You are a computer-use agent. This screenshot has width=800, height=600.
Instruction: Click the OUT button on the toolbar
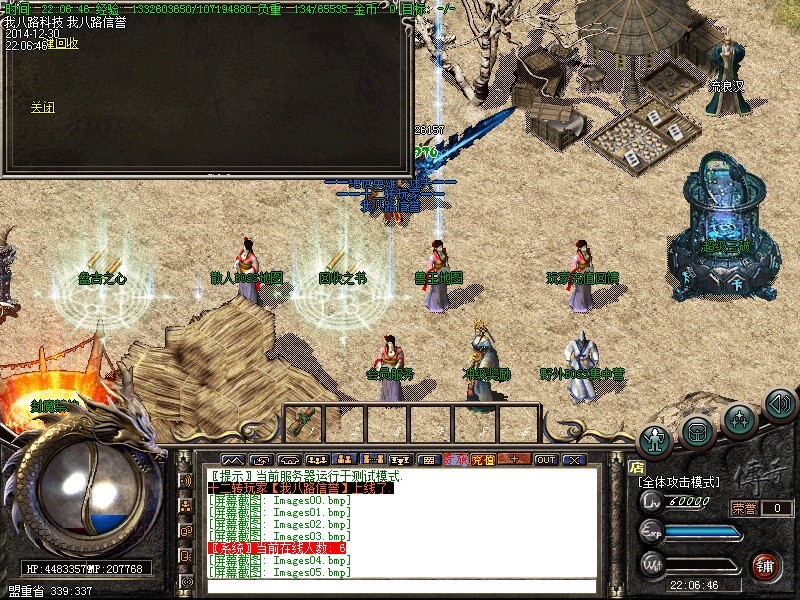545,459
